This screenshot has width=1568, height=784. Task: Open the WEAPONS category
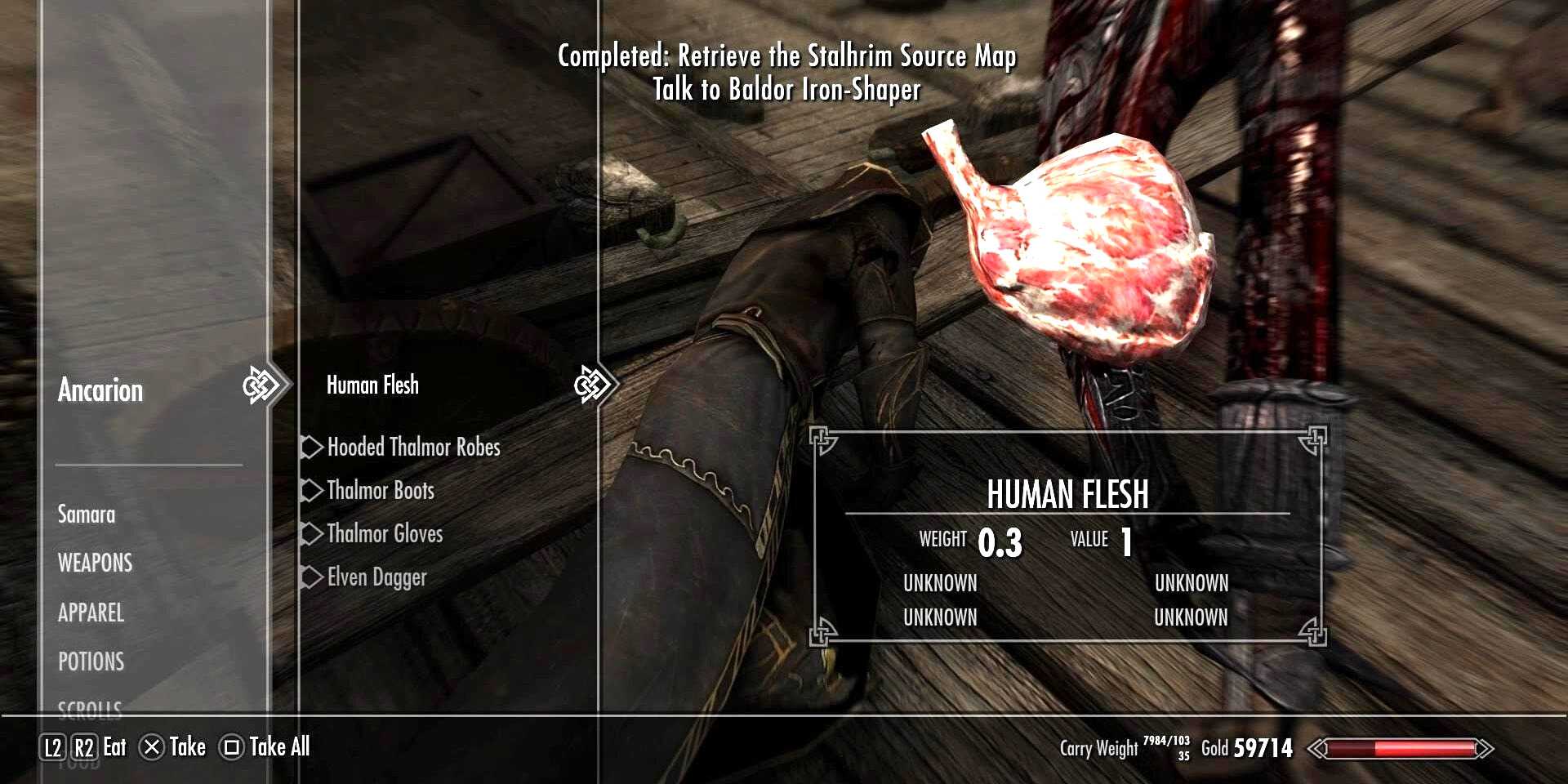coord(95,563)
